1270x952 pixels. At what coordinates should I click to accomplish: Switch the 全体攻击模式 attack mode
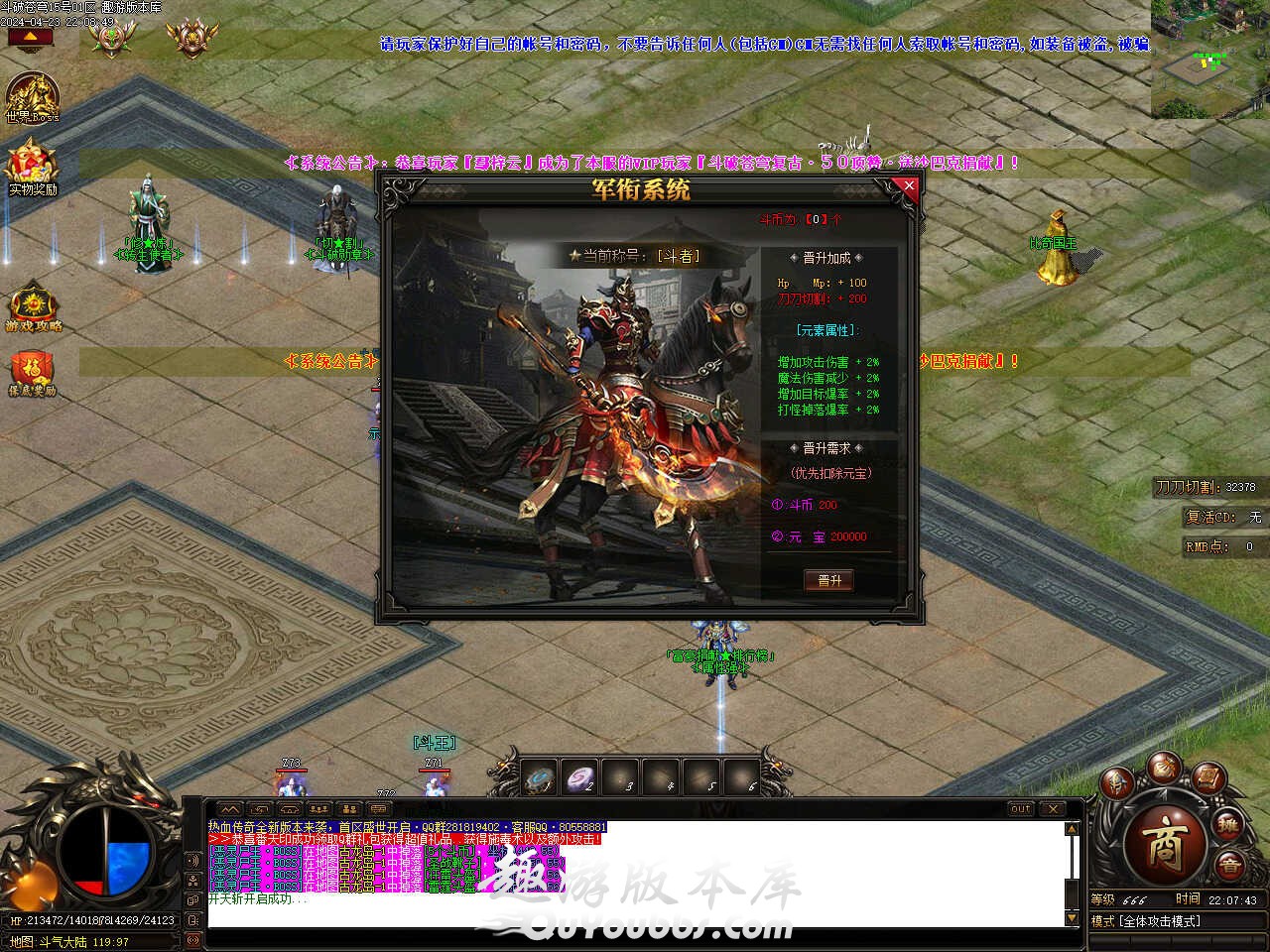coord(1161,921)
